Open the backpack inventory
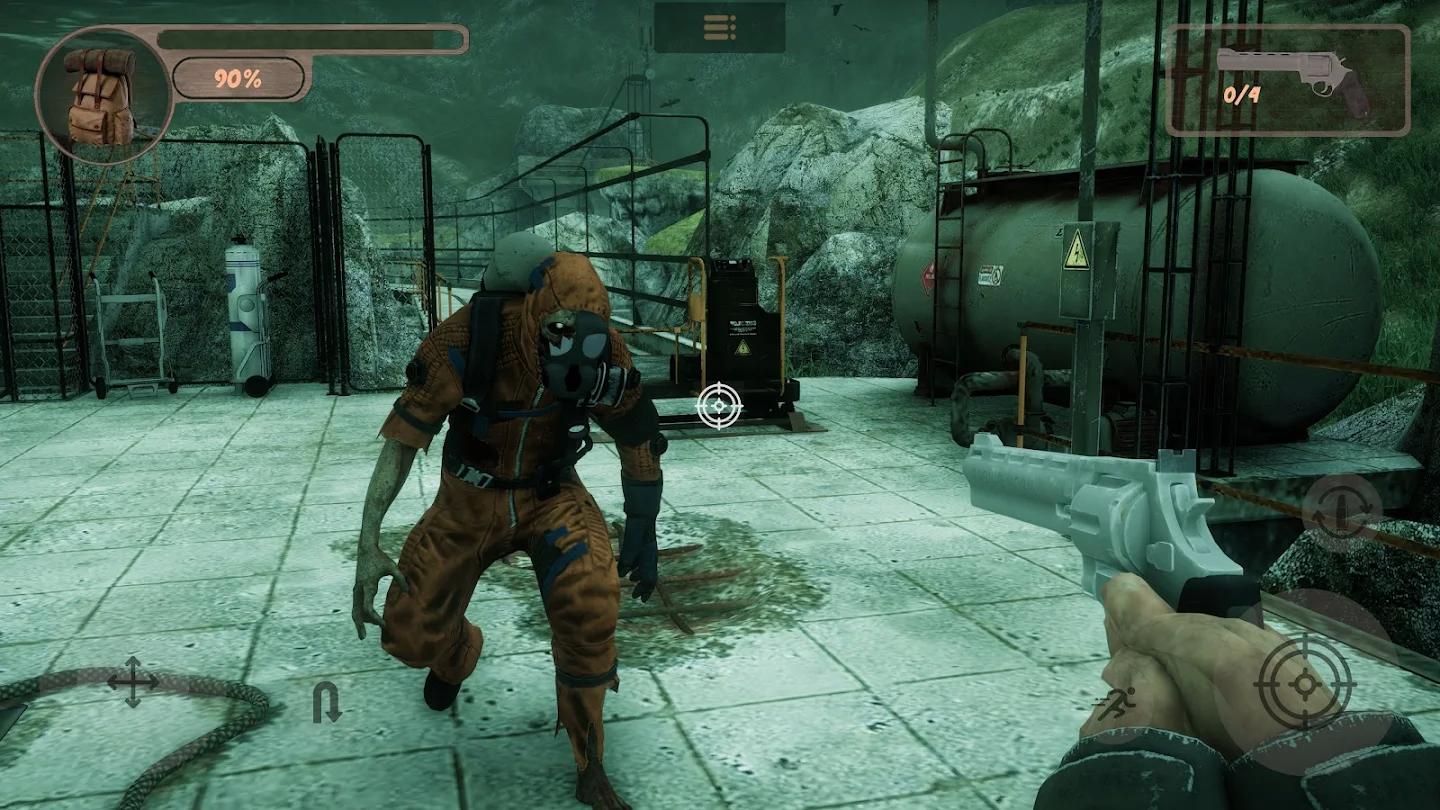 [100, 96]
